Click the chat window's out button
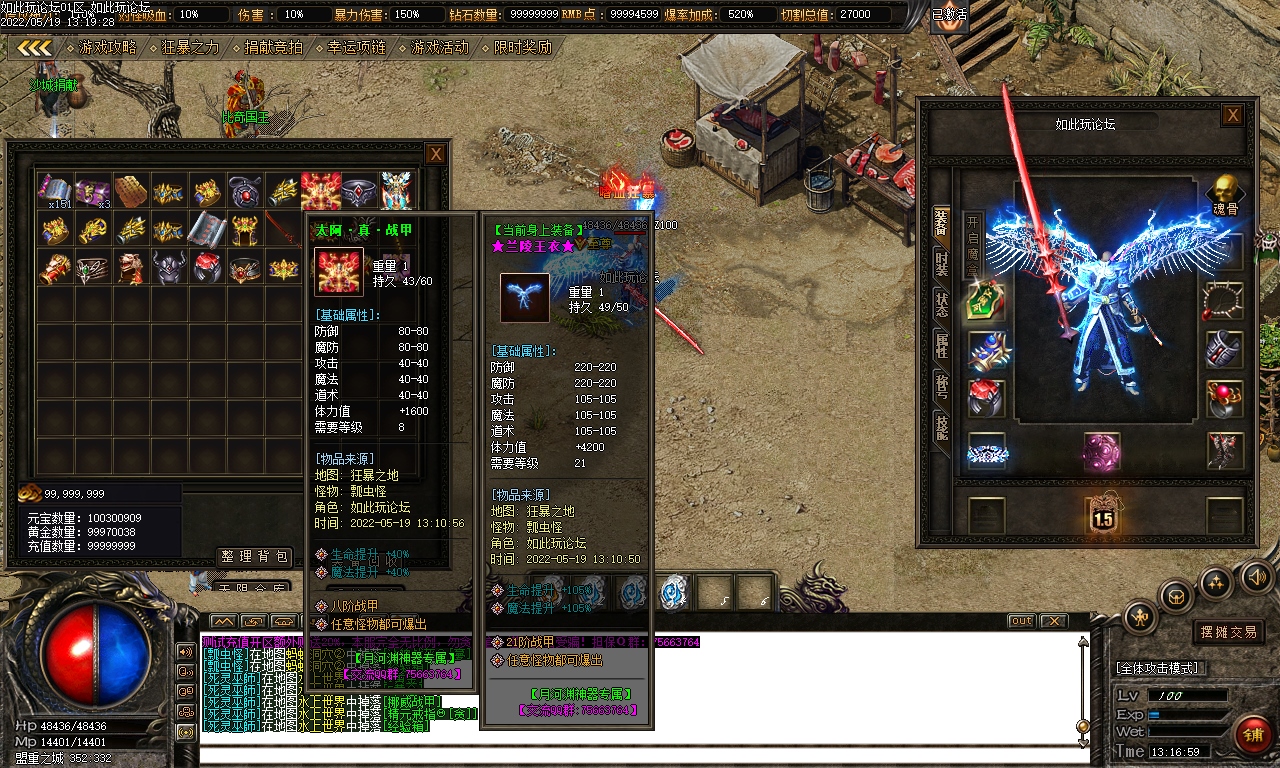1280x768 pixels. pos(1021,621)
